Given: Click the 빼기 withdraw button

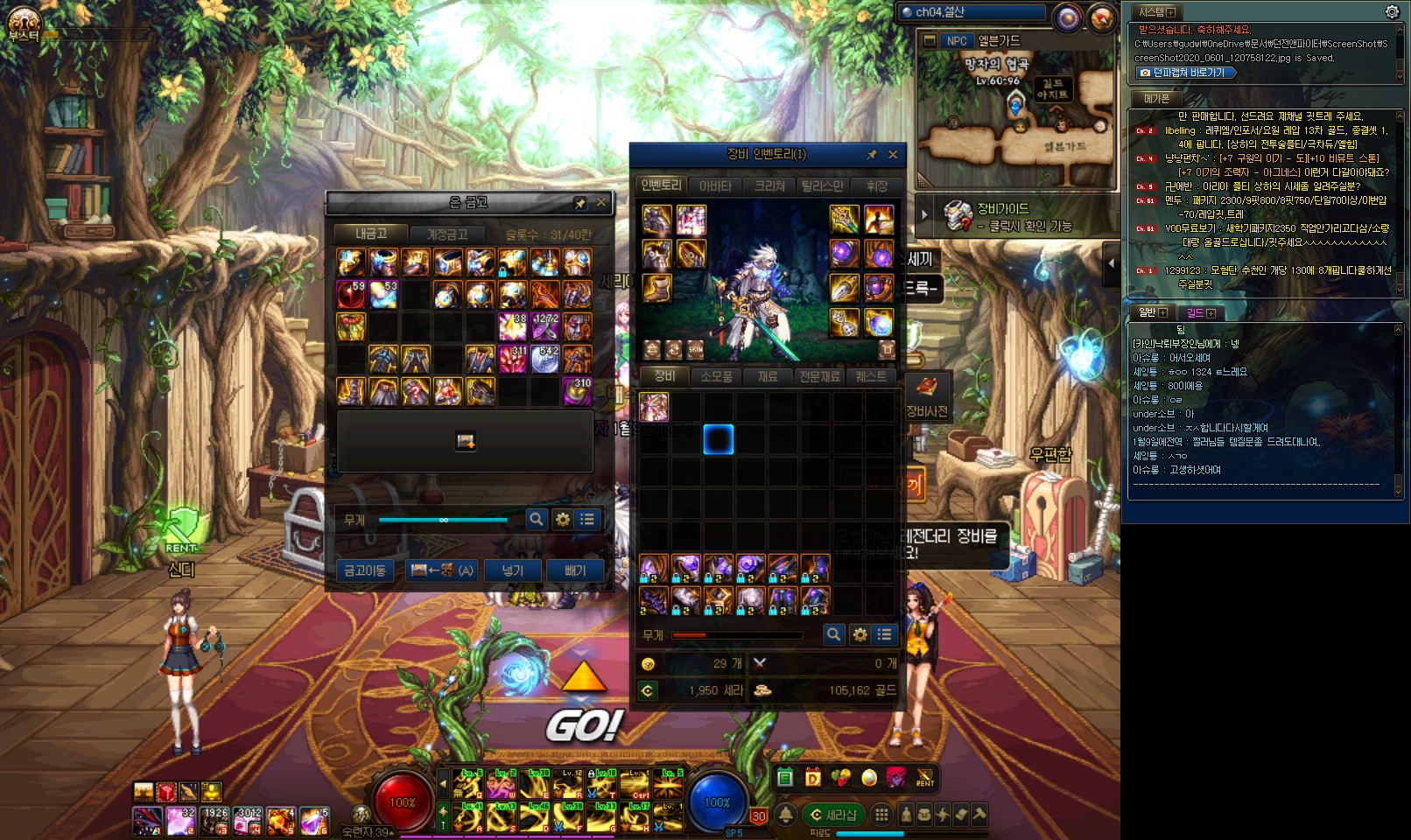Looking at the screenshot, I should tap(575, 570).
